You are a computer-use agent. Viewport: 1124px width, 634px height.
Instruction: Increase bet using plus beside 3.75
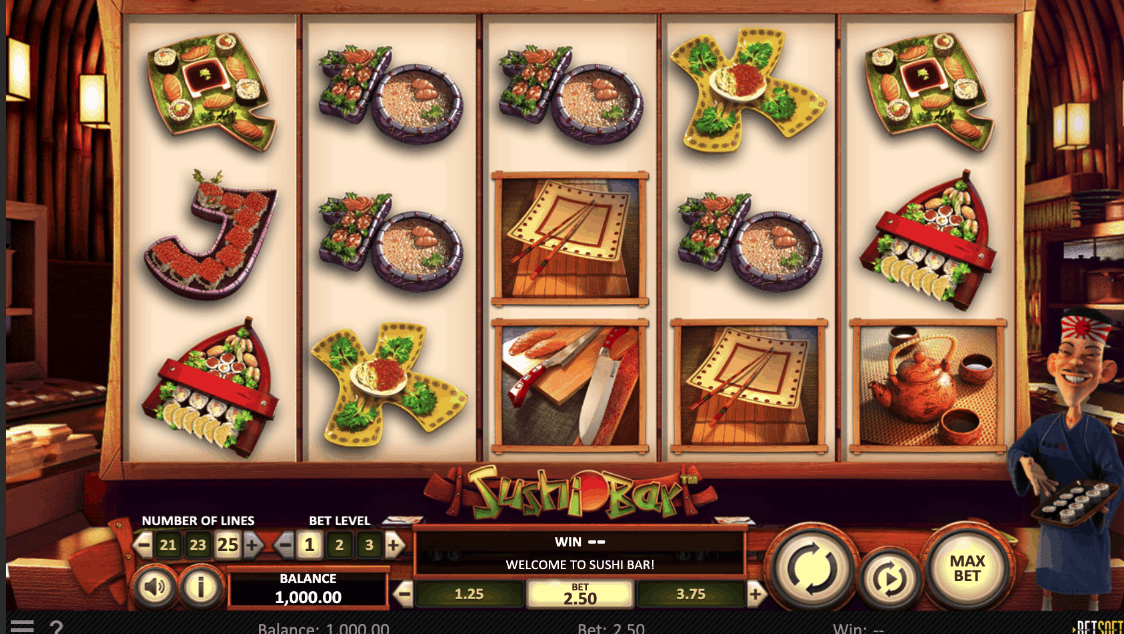(x=756, y=594)
